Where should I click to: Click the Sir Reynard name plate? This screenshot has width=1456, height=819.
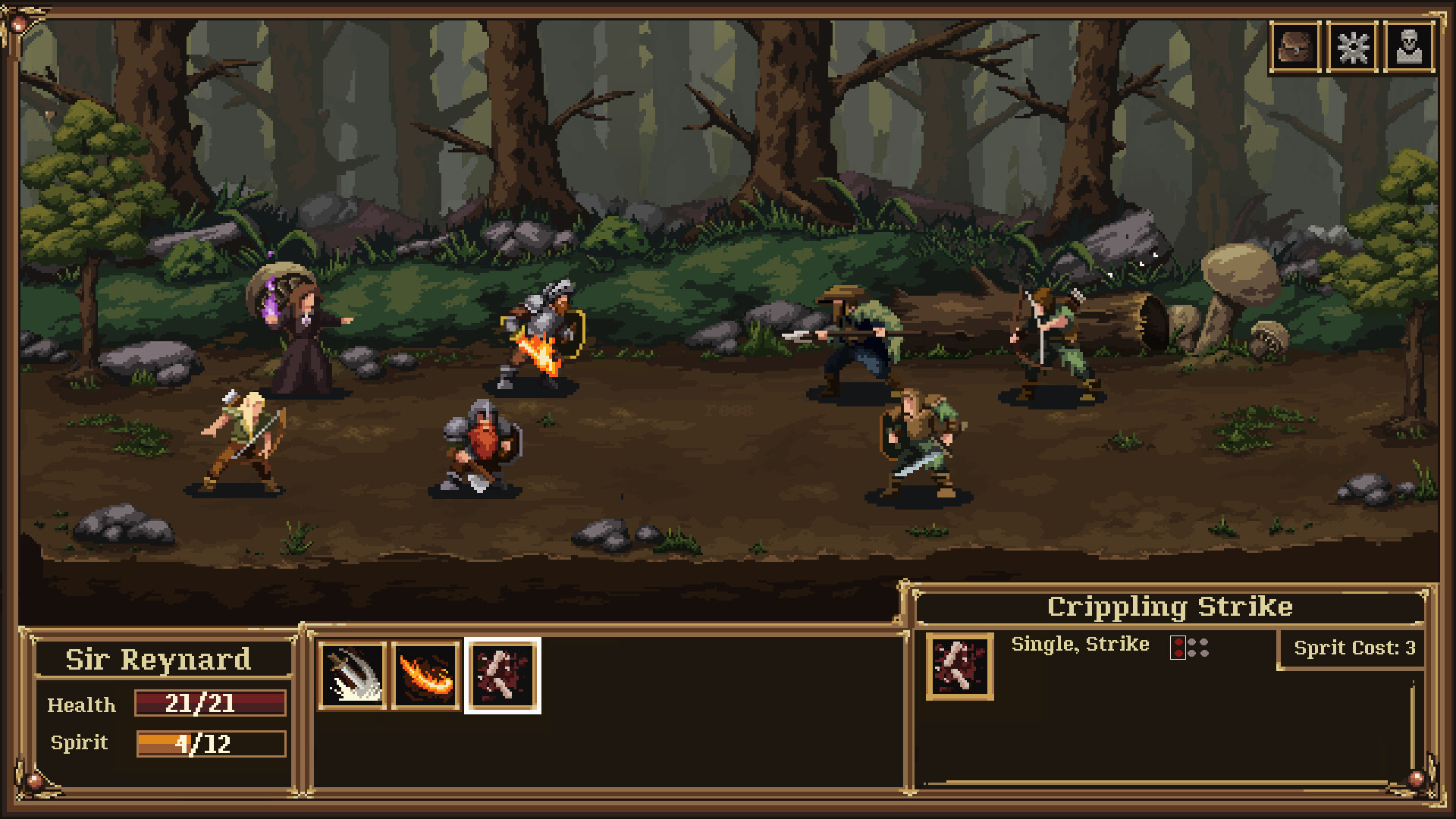tap(158, 660)
